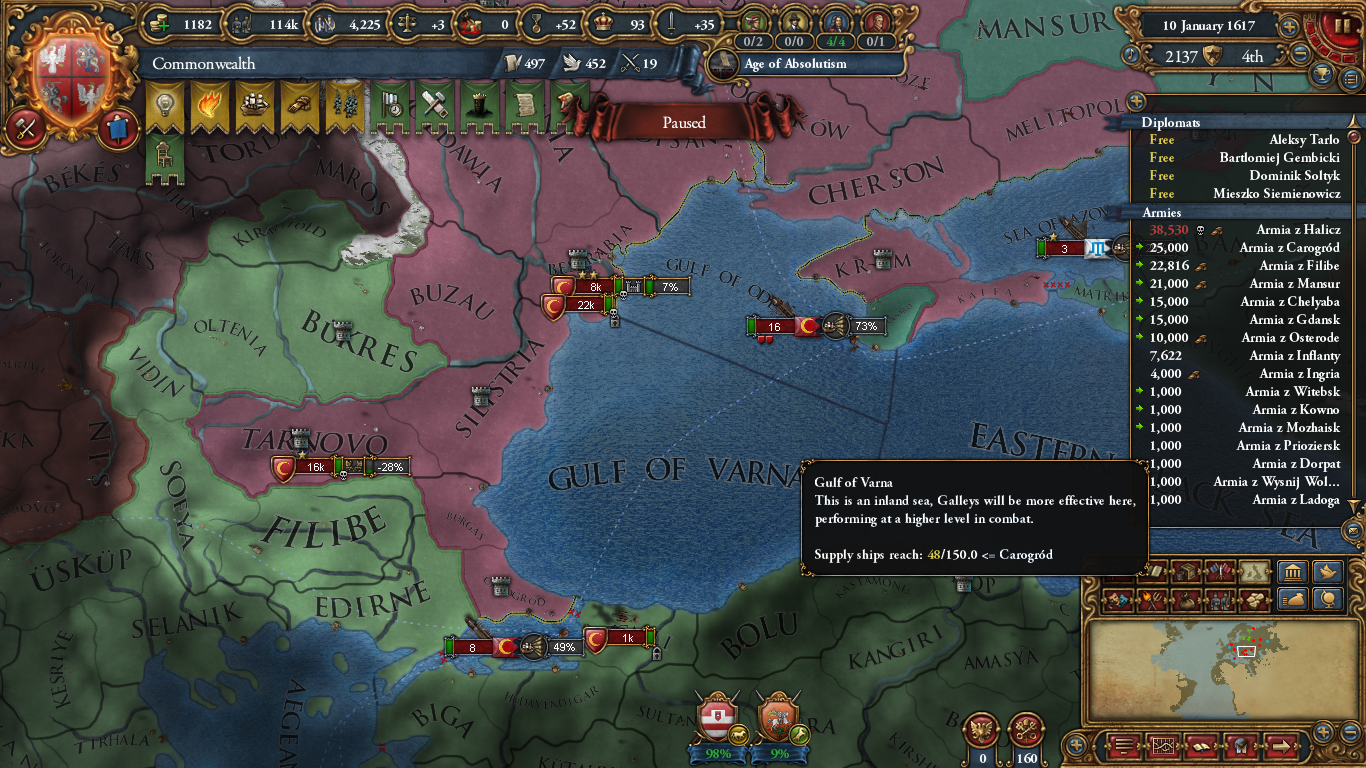Increase game speed with the plus button

pyautogui.click(x=1289, y=27)
